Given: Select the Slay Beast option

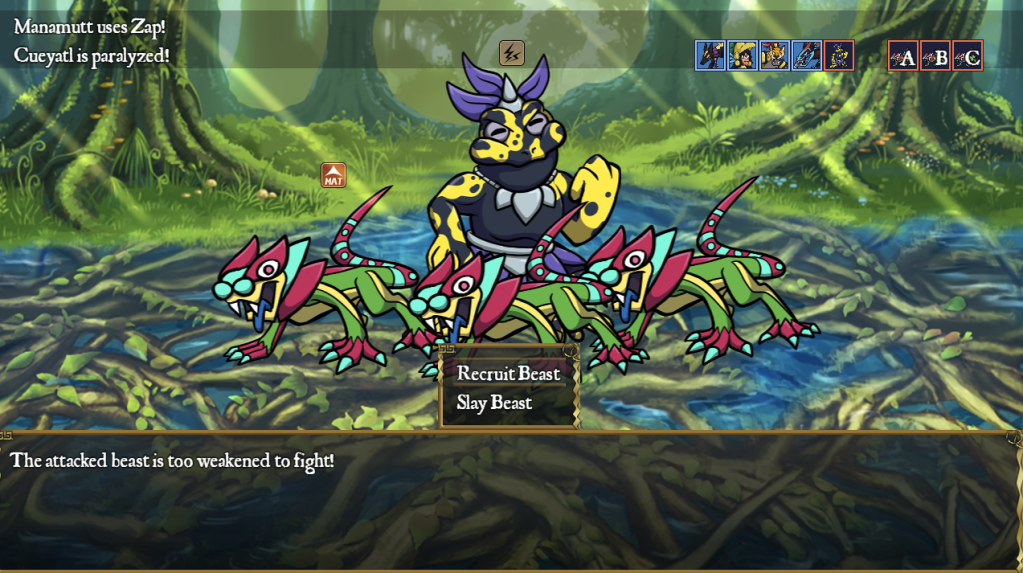Looking at the screenshot, I should (x=494, y=403).
